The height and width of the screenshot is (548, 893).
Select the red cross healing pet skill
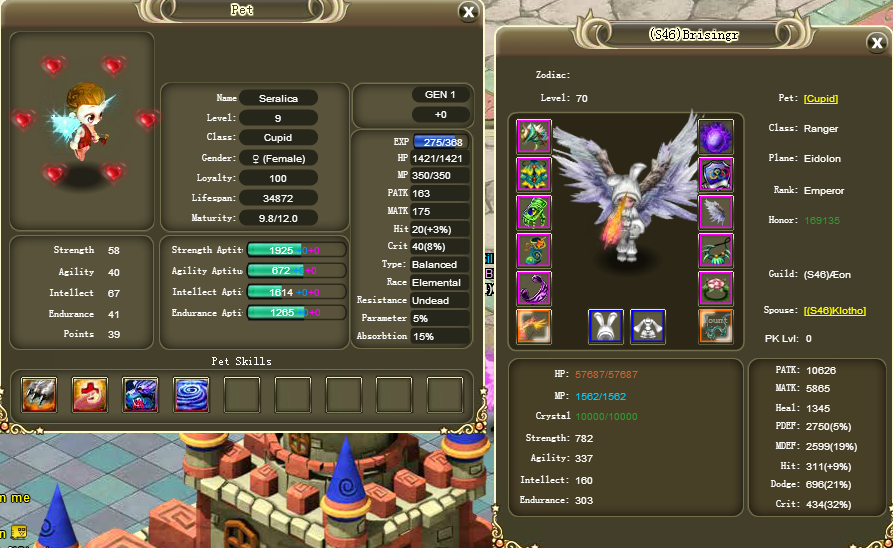tap(90, 395)
